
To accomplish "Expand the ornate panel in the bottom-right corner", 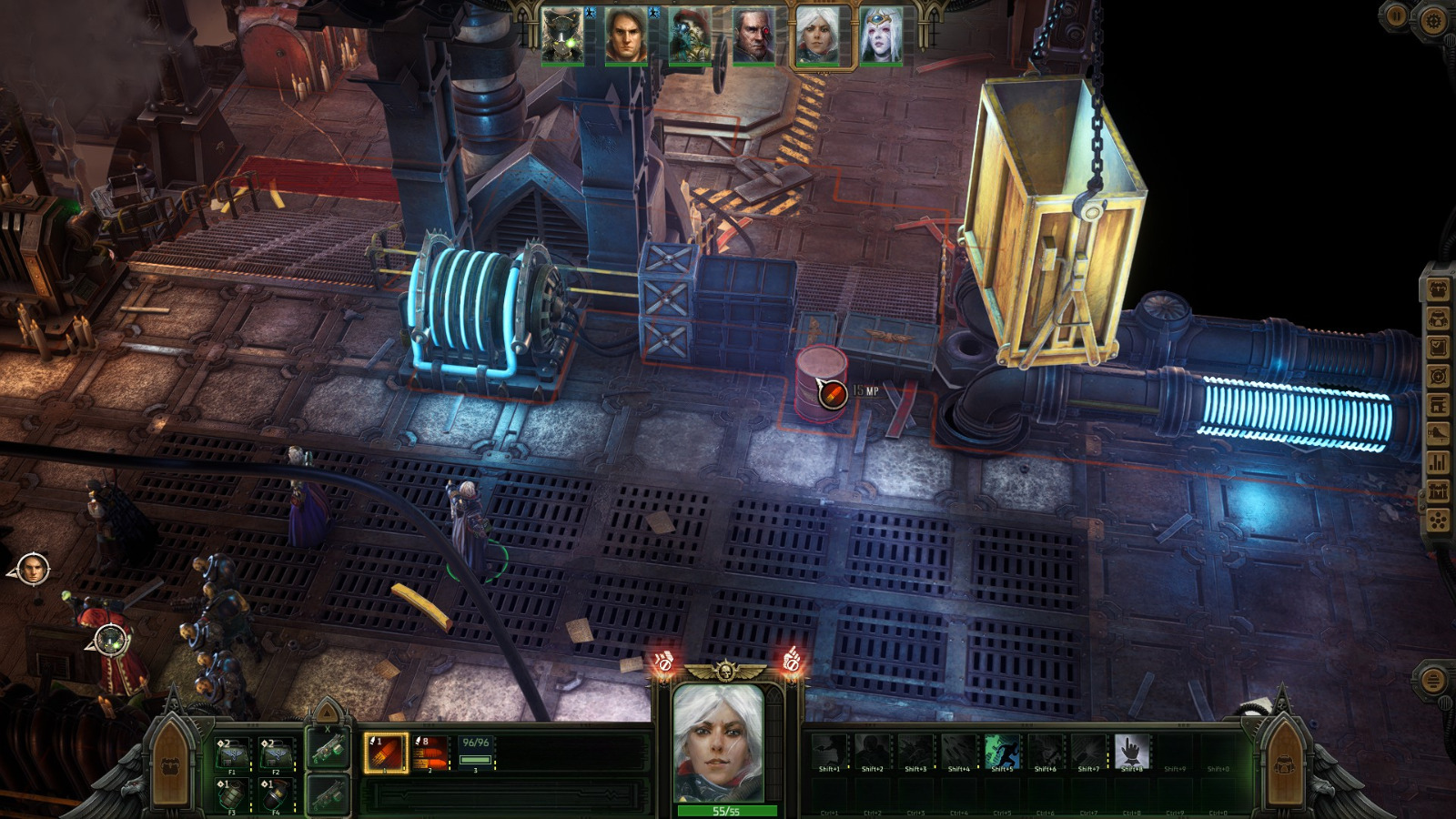I will (x=1285, y=764).
